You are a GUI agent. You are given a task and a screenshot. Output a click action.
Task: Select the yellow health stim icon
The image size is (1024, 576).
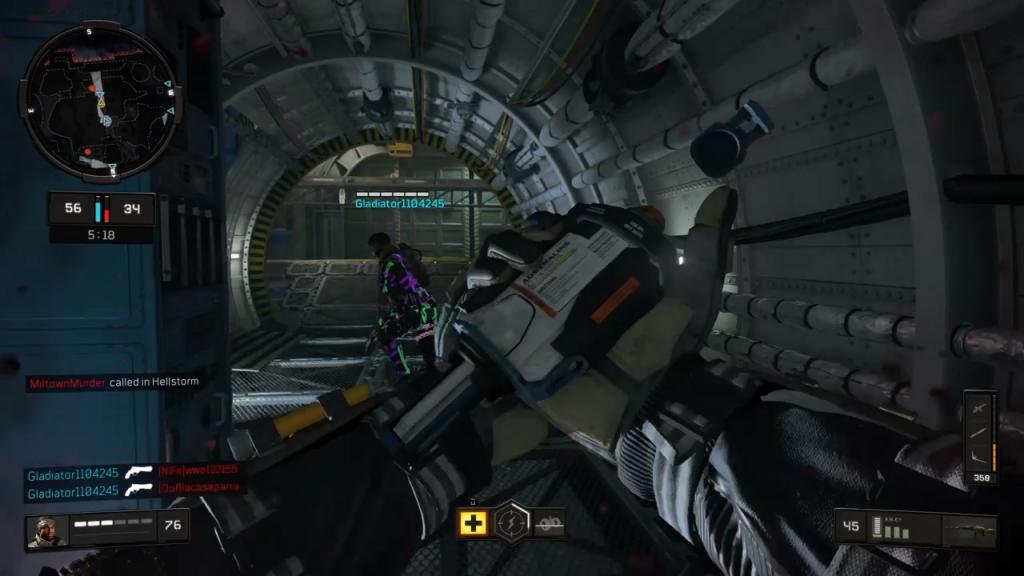[473, 522]
